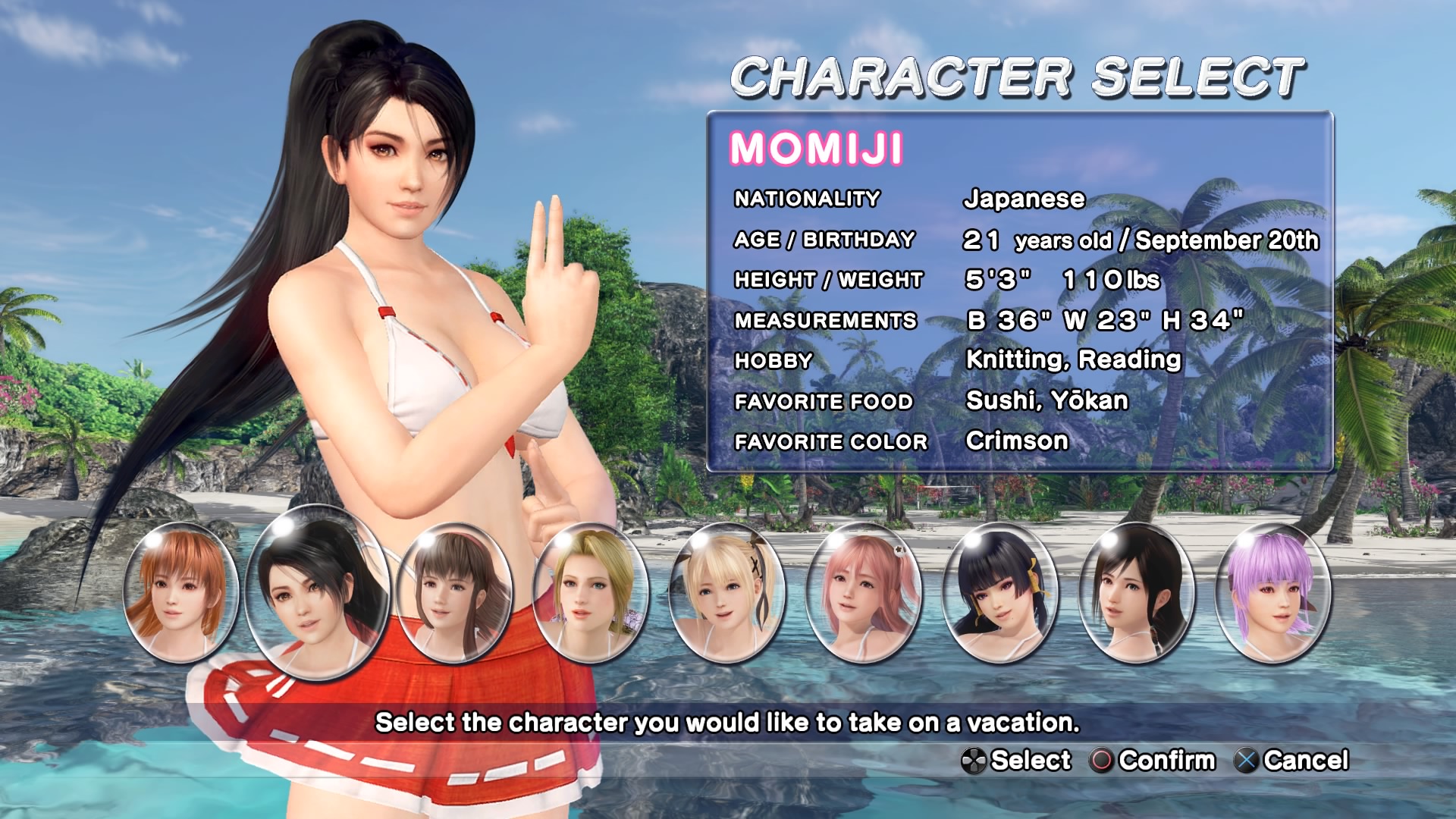Select the dark-haired girl with yellow ribbons
This screenshot has width=1456, height=819.
999,592
